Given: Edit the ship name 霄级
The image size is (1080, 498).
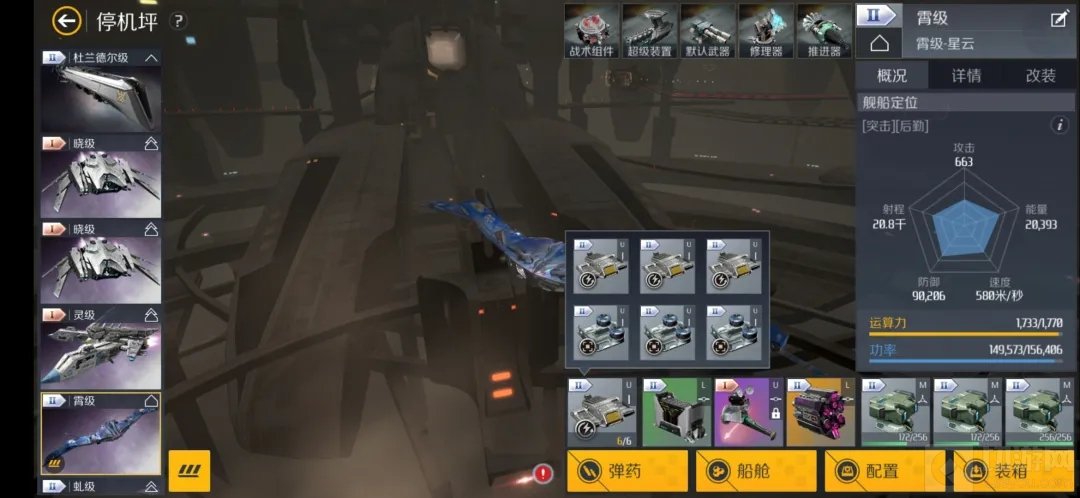Looking at the screenshot, I should [1059, 18].
